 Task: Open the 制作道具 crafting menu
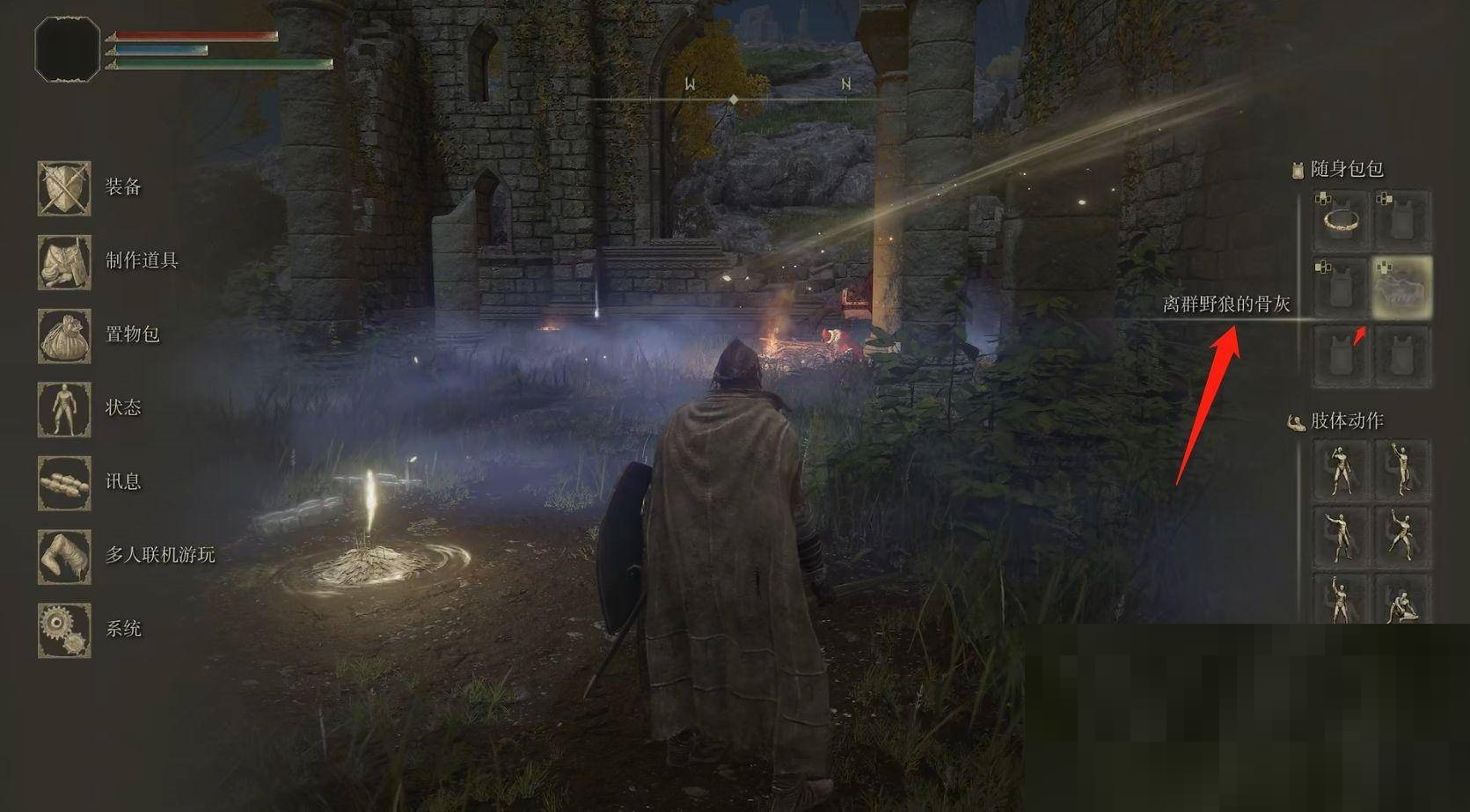[64, 261]
